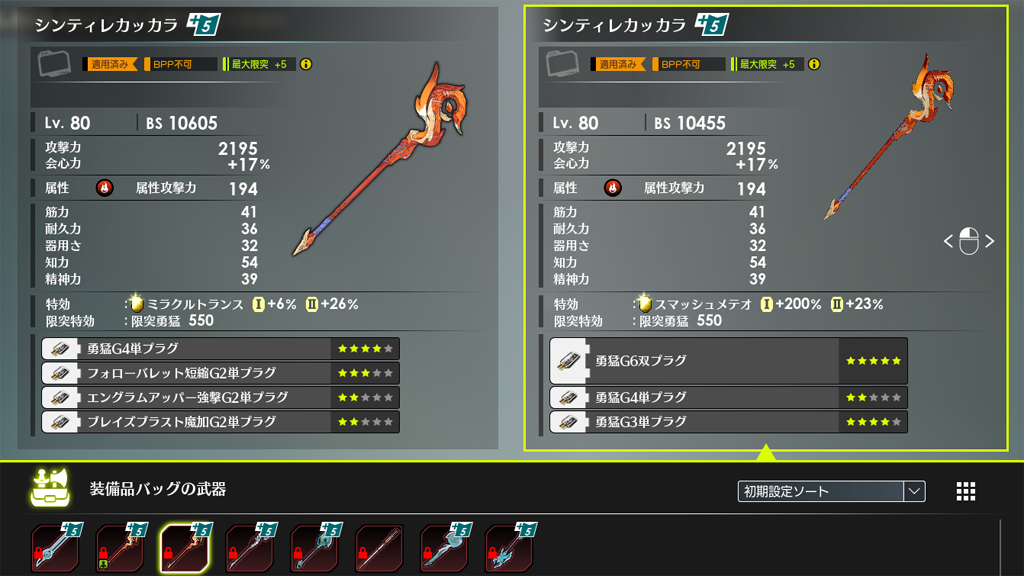Open the 初期設定ソート sort dropdown
Image resolution: width=1024 pixels, height=576 pixels.
[x=831, y=491]
